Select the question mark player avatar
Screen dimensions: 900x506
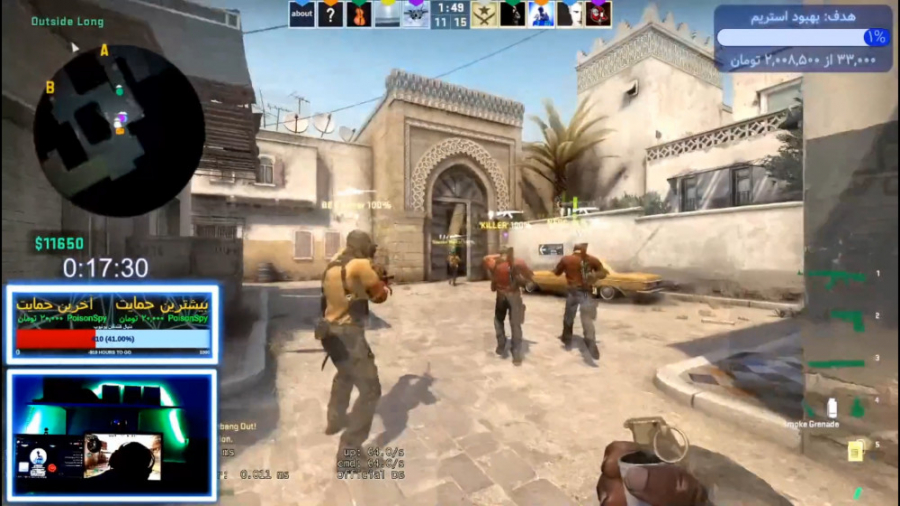click(330, 14)
